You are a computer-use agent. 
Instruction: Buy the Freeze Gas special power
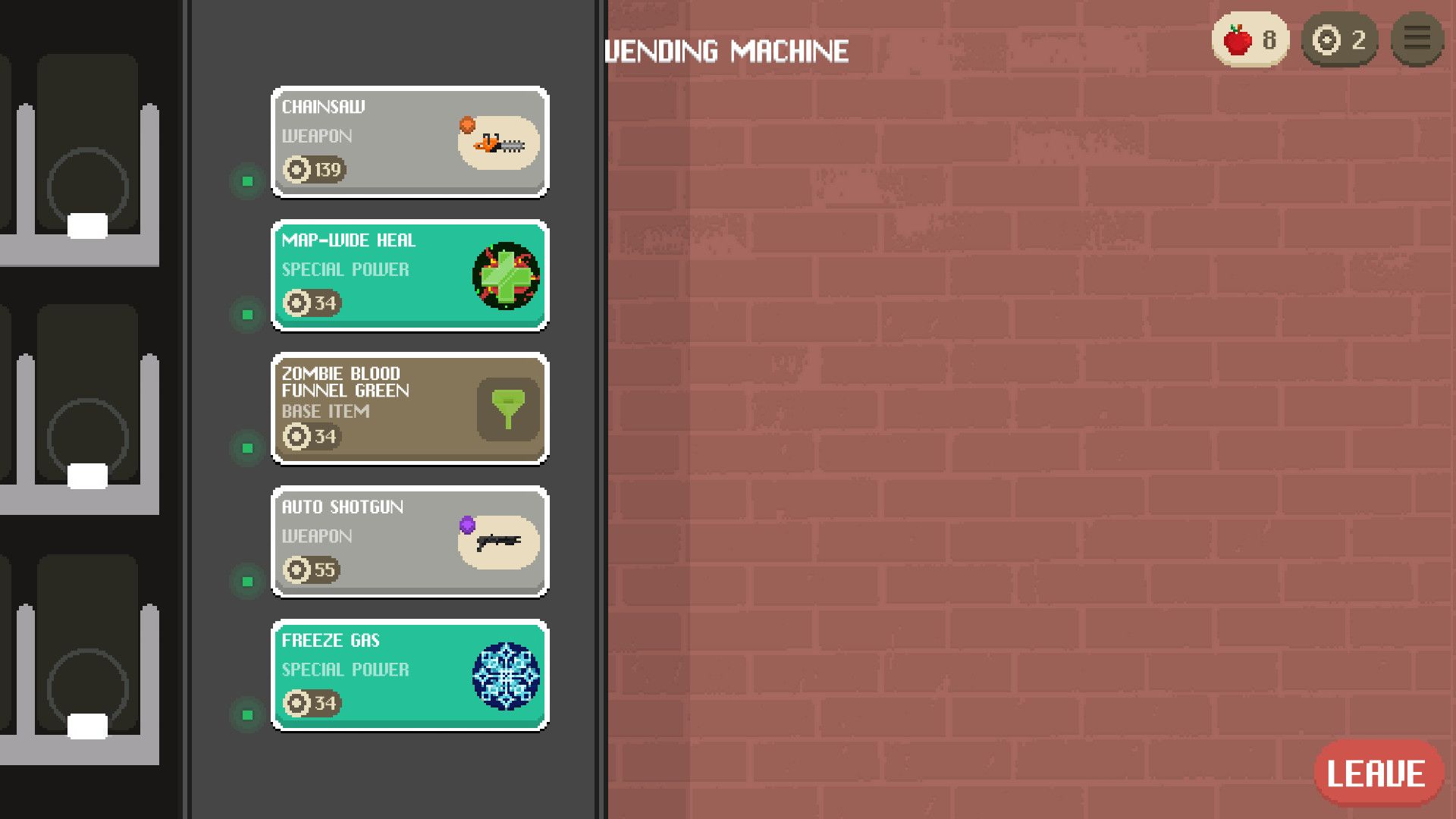pos(409,676)
